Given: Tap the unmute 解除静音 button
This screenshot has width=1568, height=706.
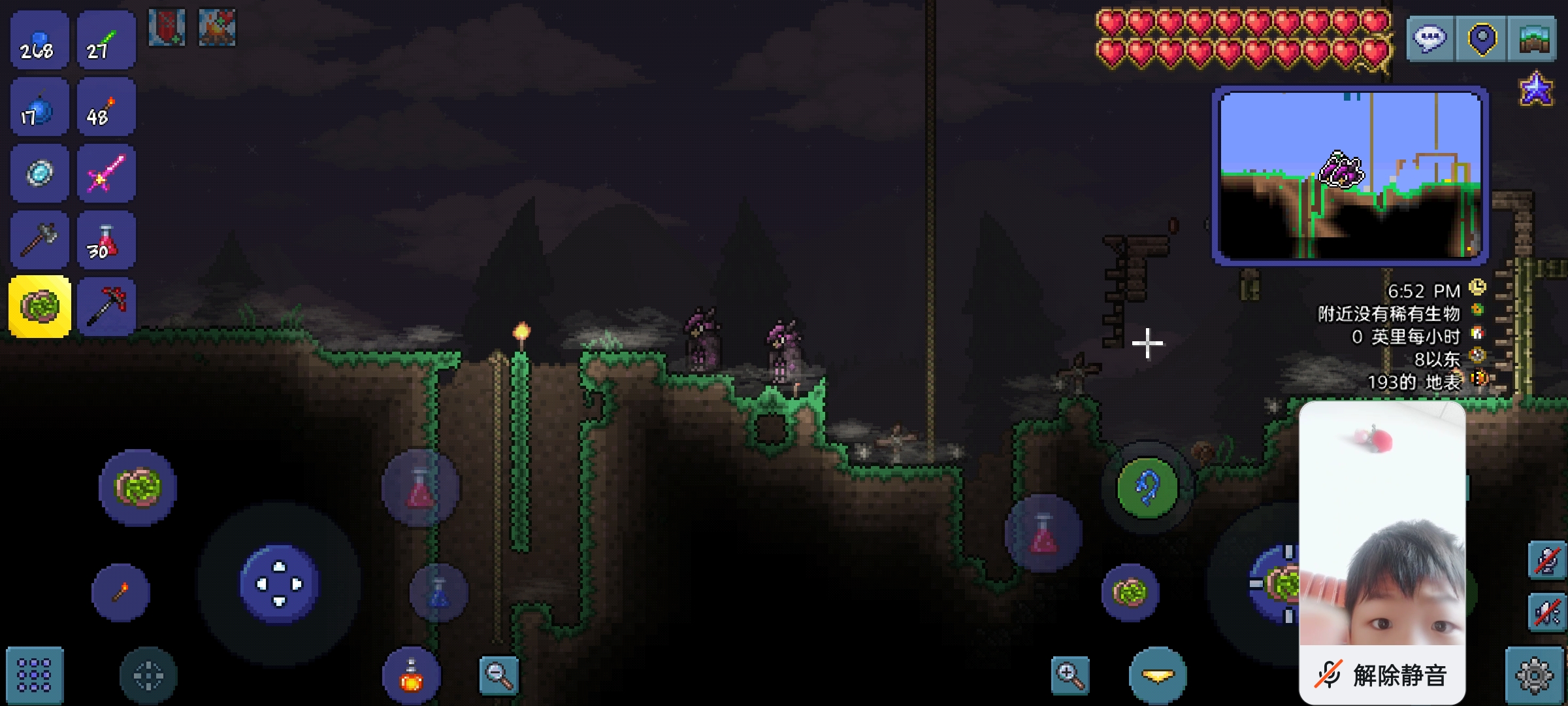Looking at the screenshot, I should (1382, 675).
